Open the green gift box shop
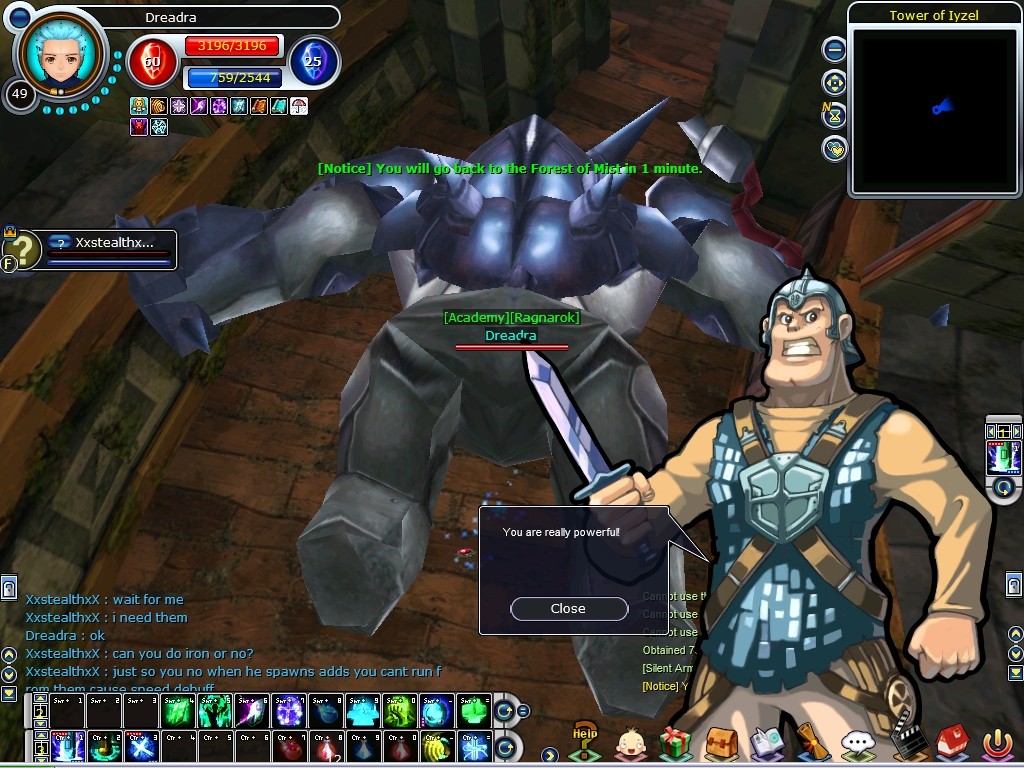The width and height of the screenshot is (1024, 768). (676, 744)
